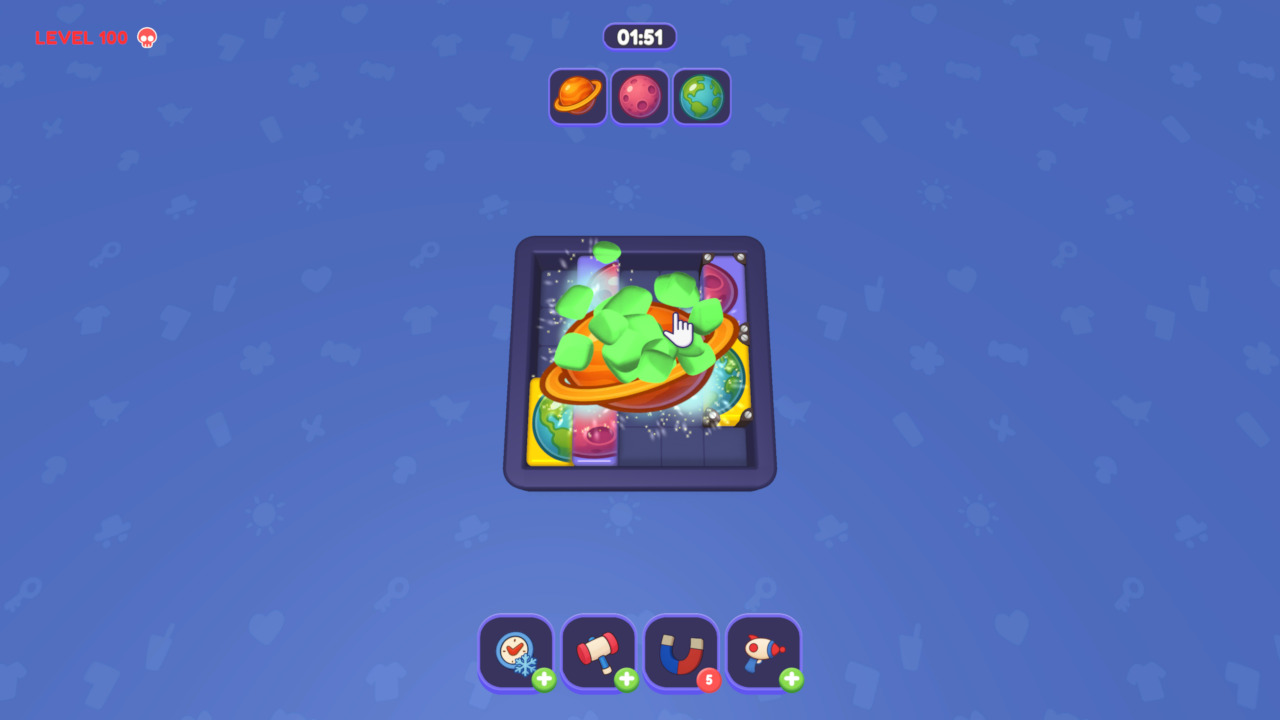The width and height of the screenshot is (1280, 720).
Task: Tap the plus button on the Rocket booster
Action: point(790,679)
